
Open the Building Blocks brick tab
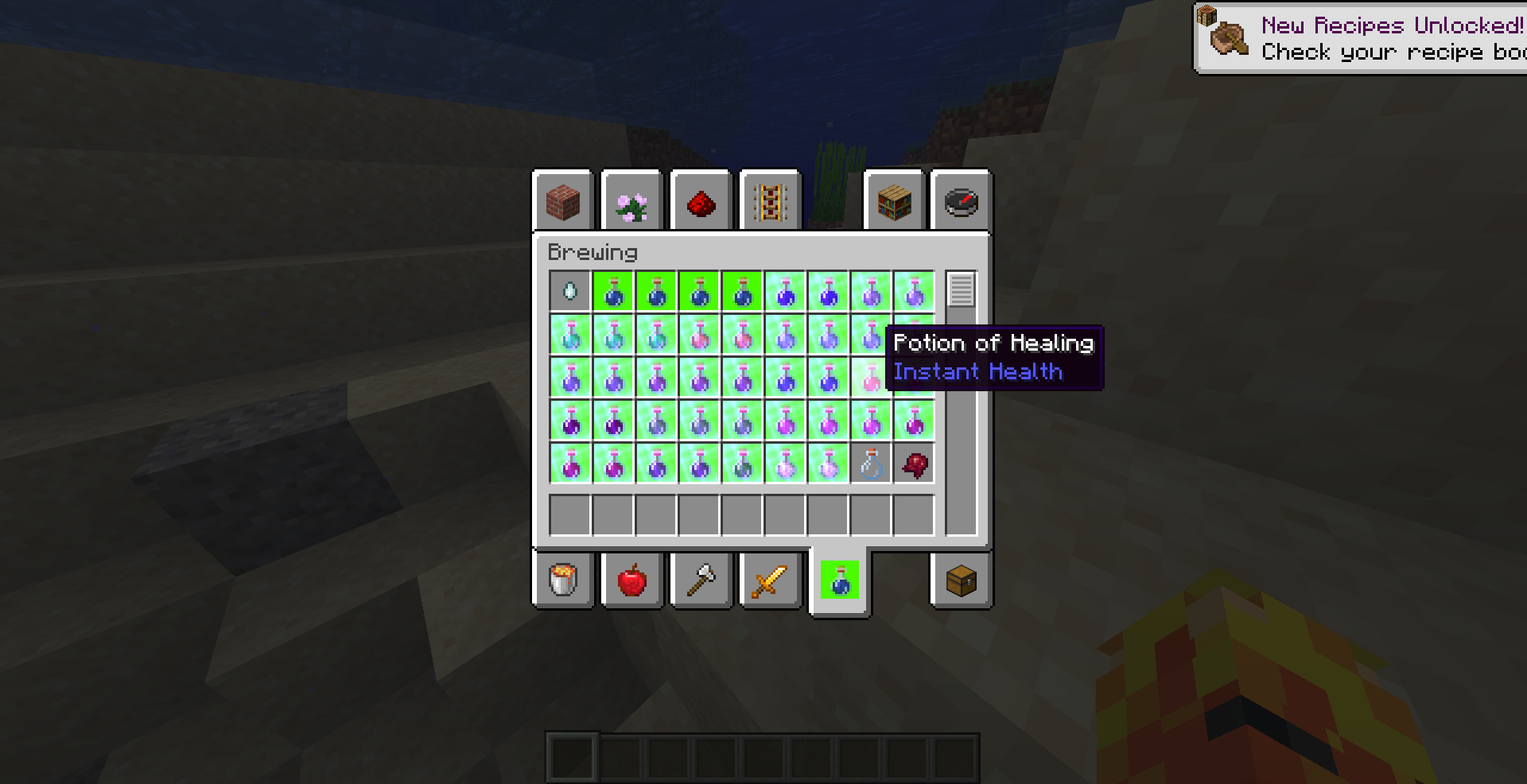tap(563, 201)
